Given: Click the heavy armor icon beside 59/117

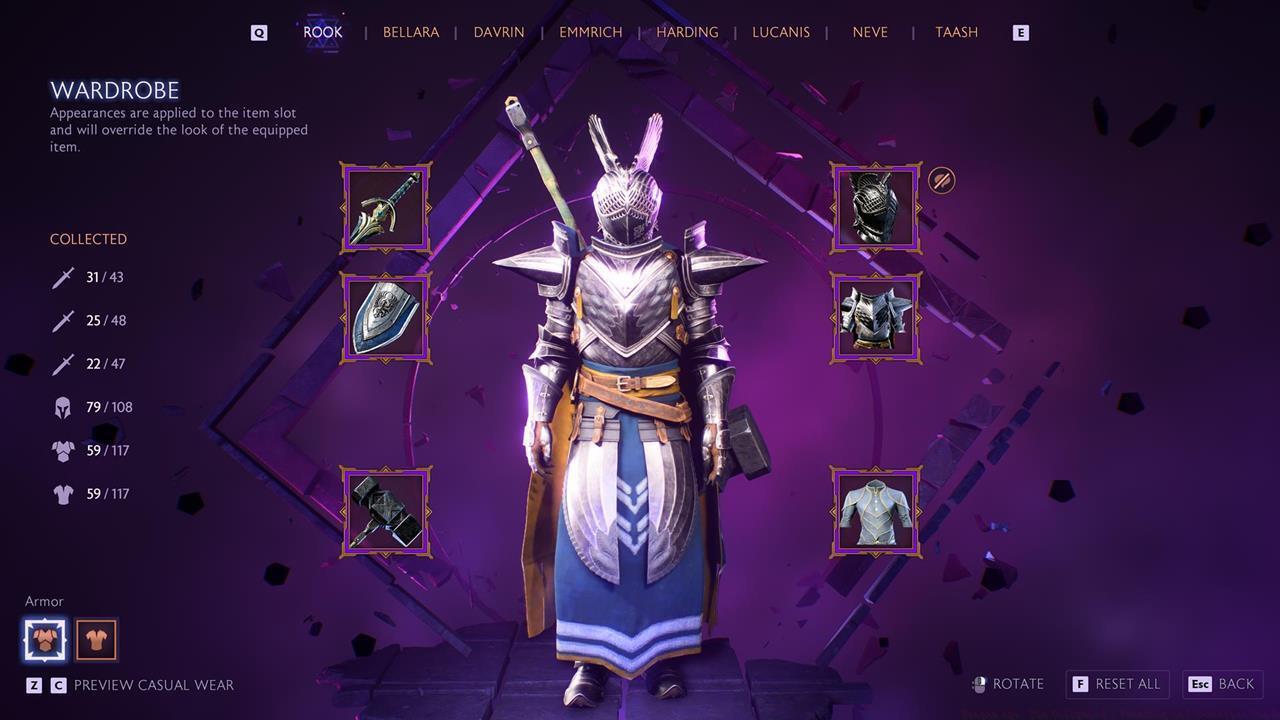Looking at the screenshot, I should point(62,450).
